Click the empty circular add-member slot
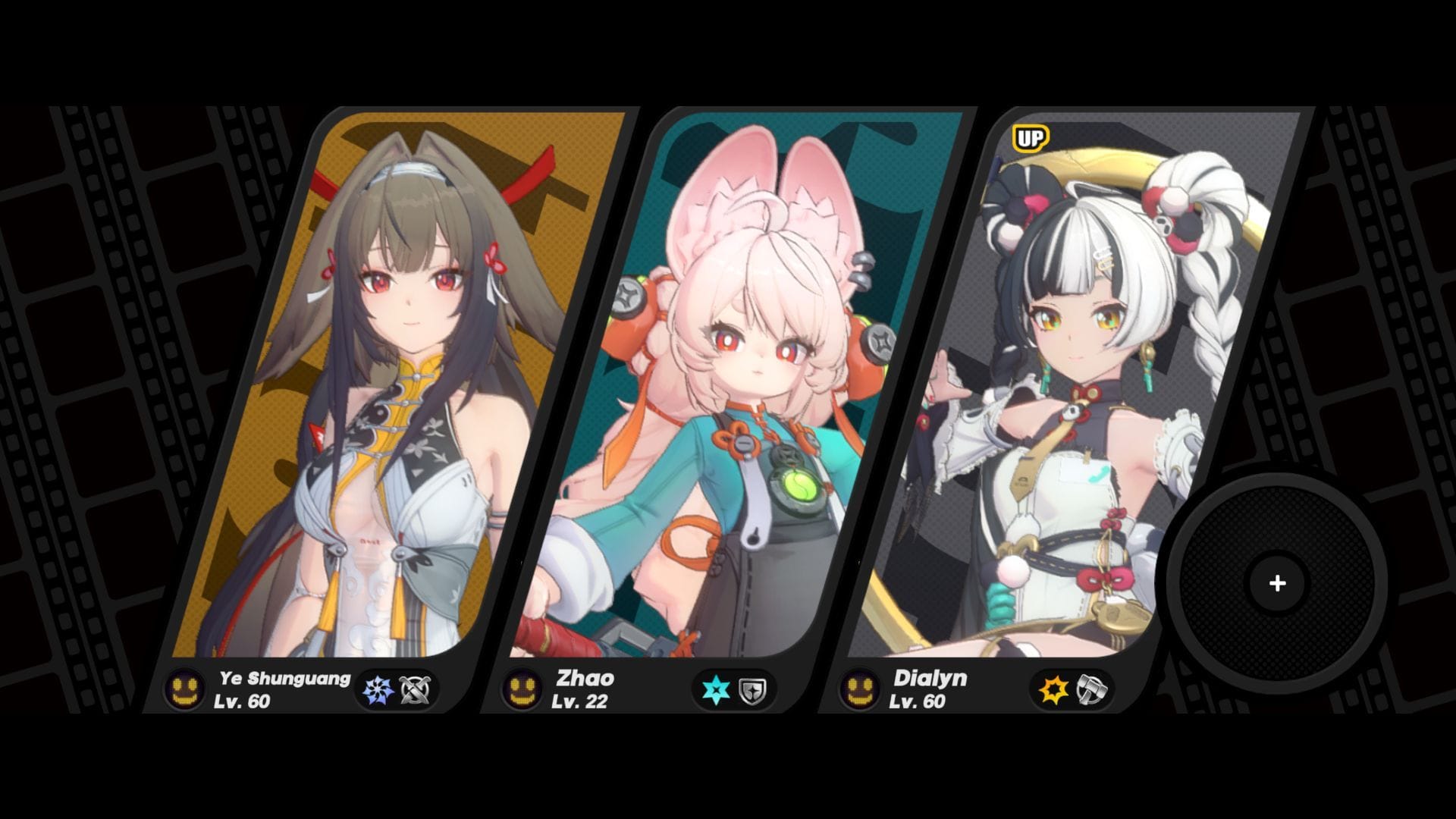The width and height of the screenshot is (1456, 819). click(x=1277, y=582)
